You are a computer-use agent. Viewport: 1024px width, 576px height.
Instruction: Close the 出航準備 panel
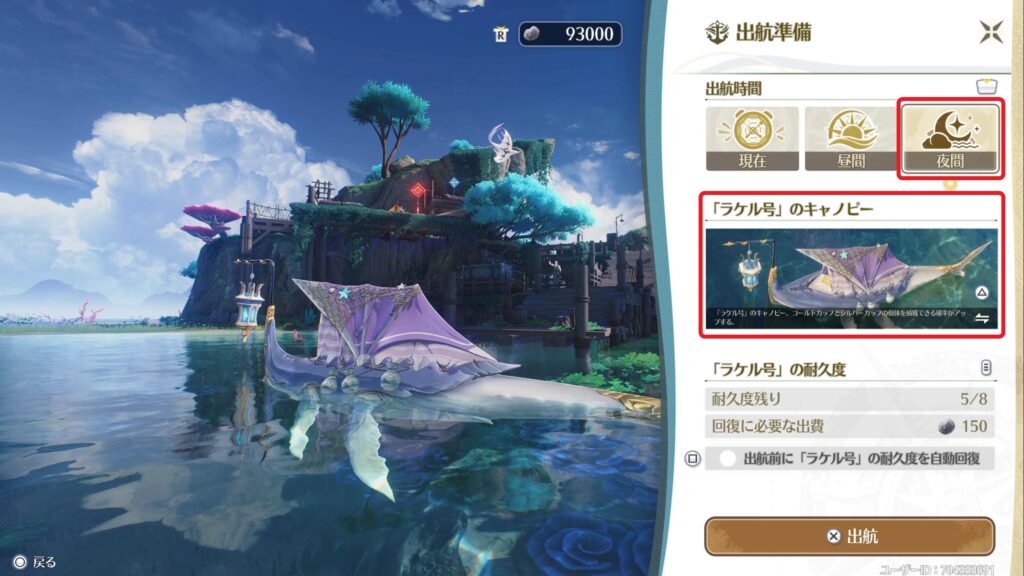point(990,32)
